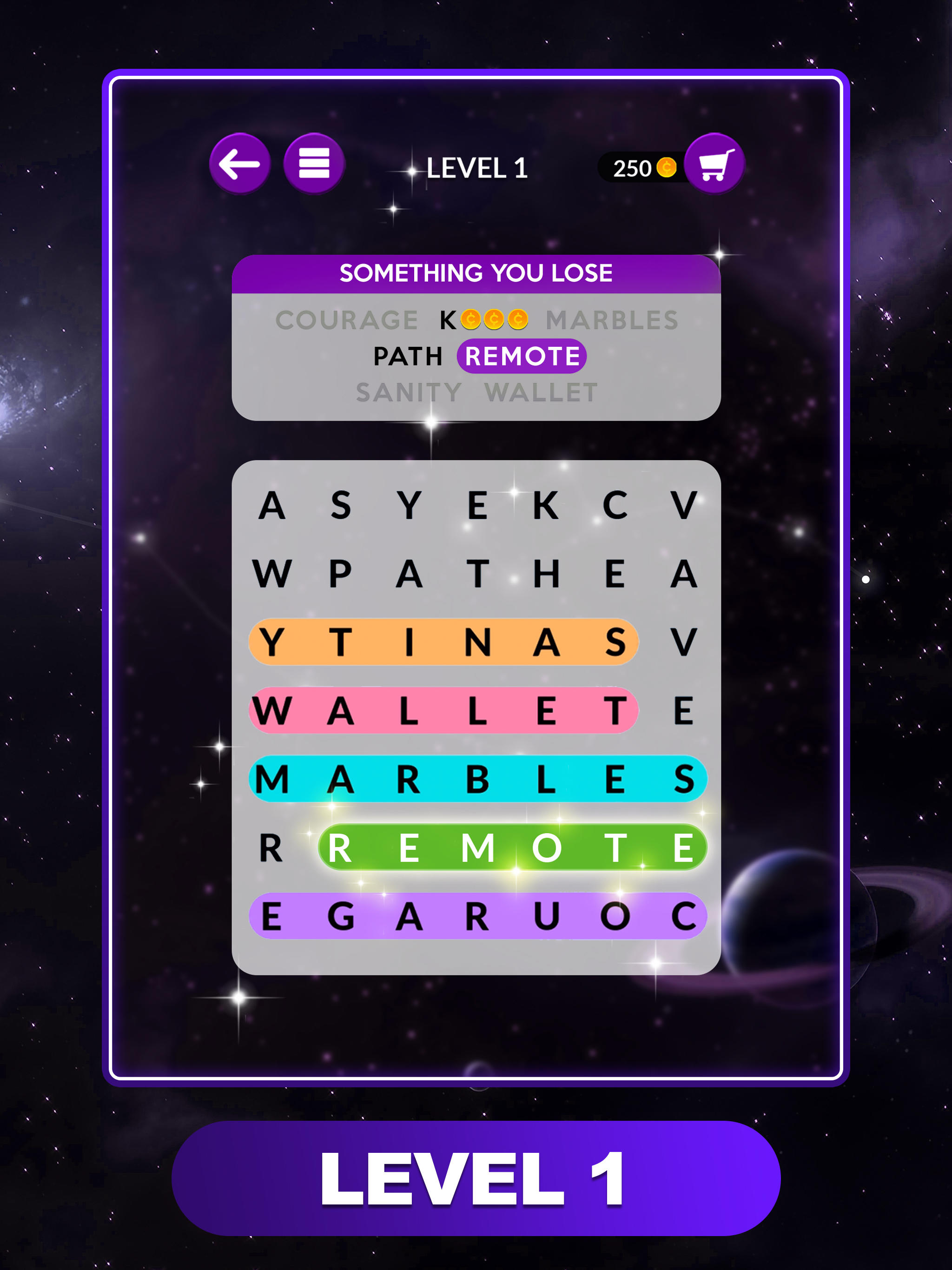Open the shop via the cart icon

pyautogui.click(x=714, y=164)
